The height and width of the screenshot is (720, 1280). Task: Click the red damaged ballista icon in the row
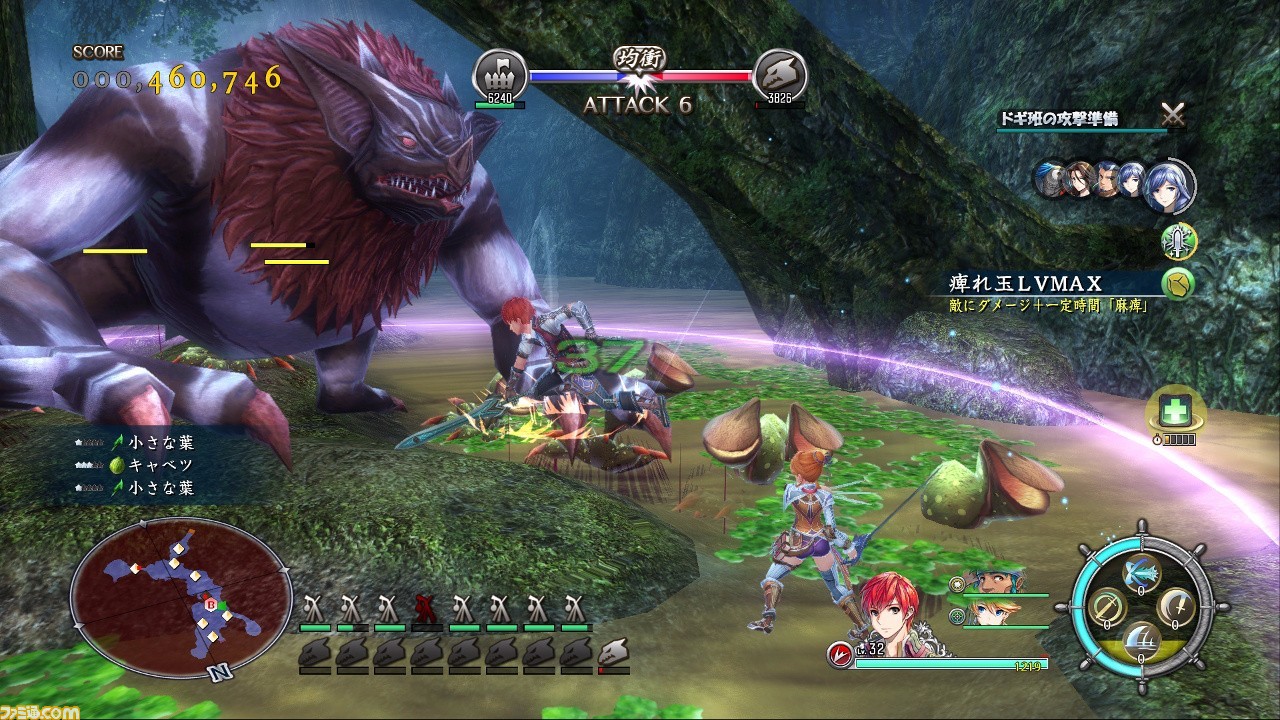point(425,608)
